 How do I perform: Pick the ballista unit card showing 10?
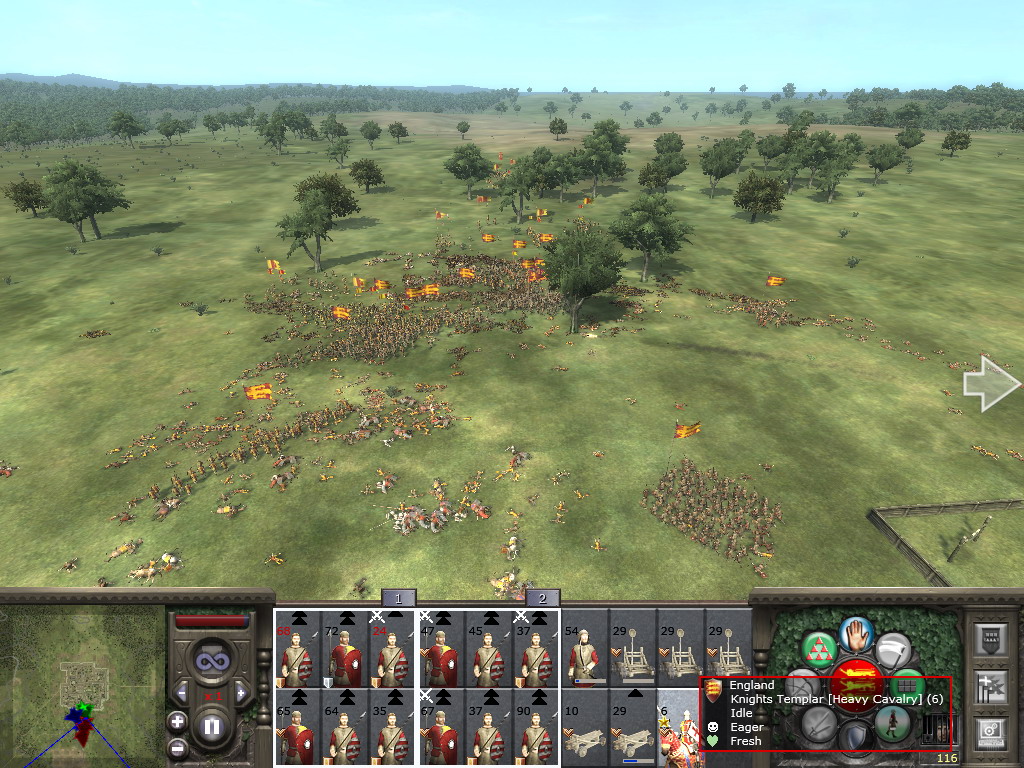click(584, 728)
